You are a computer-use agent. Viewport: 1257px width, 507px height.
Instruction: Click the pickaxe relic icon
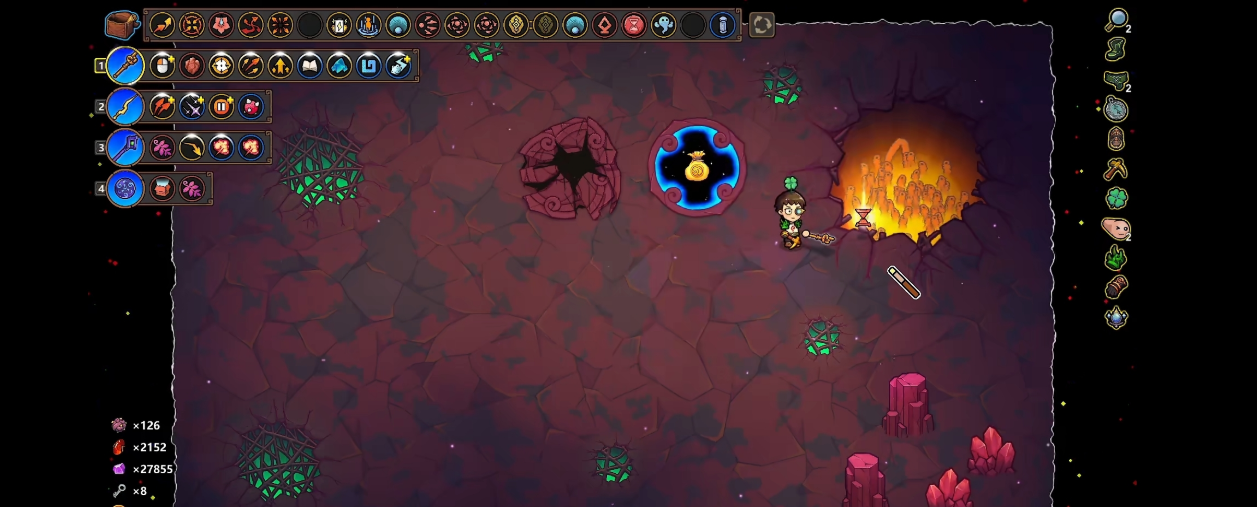[1116, 168]
